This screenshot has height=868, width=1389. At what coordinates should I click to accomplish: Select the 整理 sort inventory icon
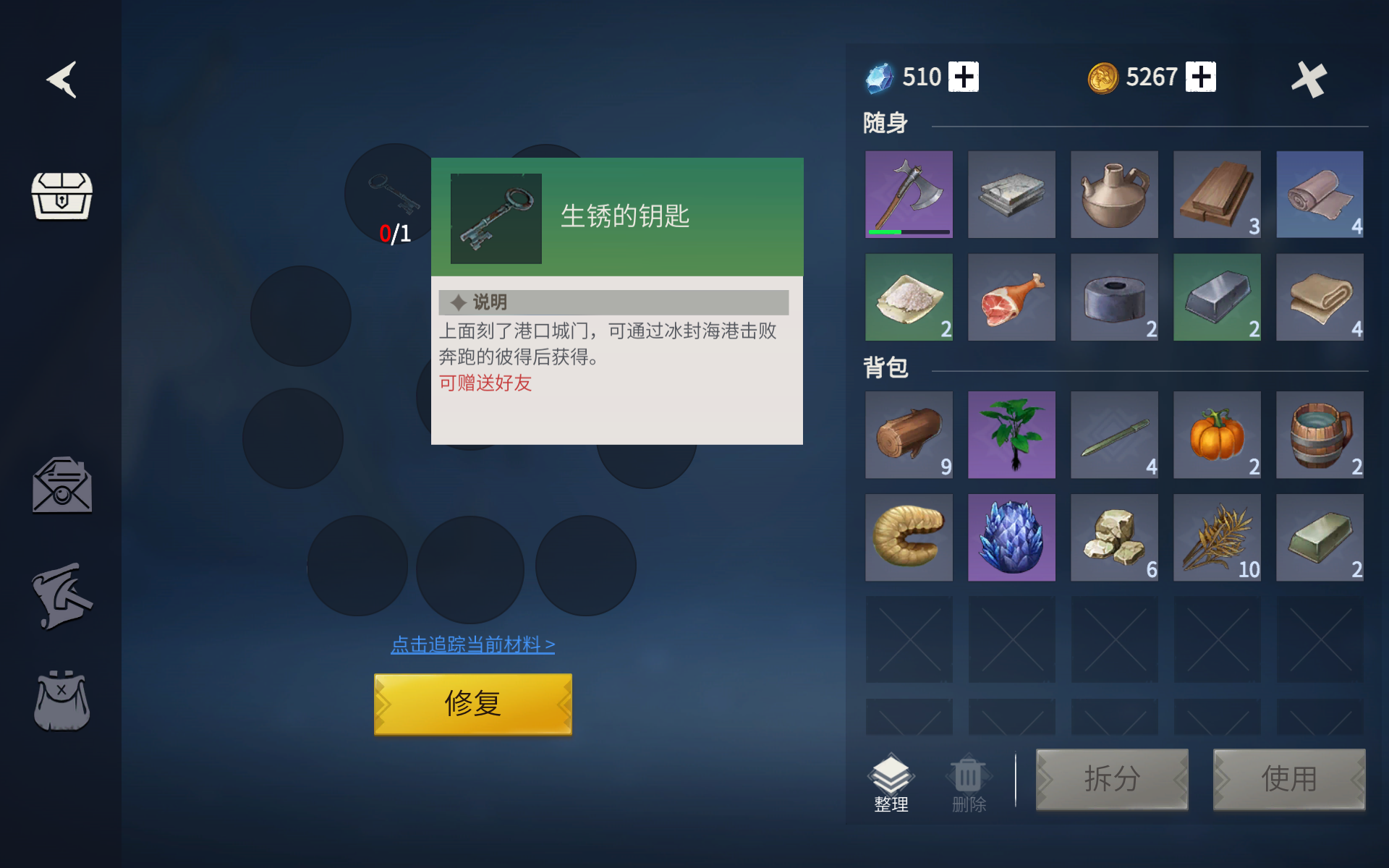(x=892, y=781)
